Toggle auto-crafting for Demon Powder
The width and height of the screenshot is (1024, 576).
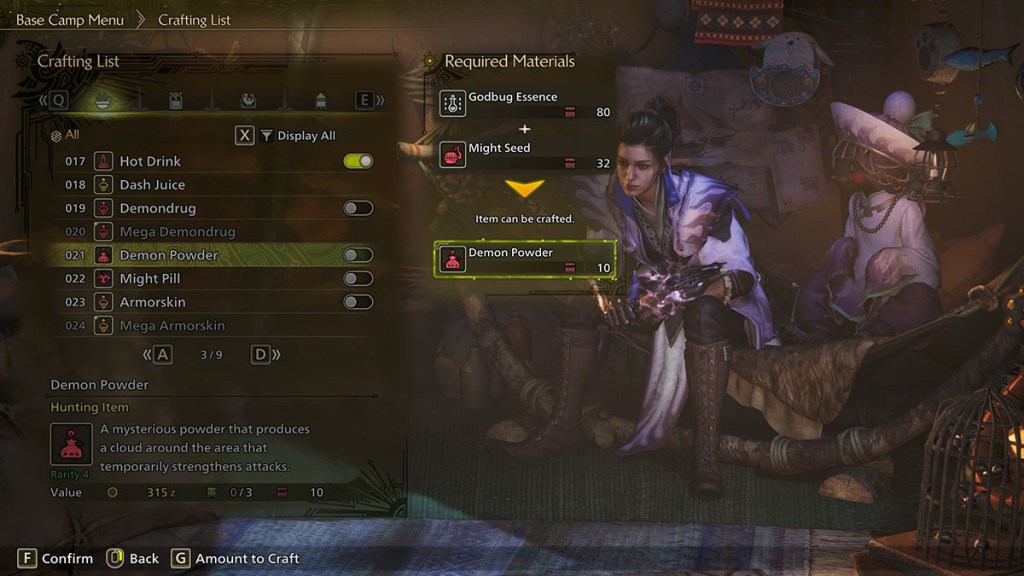click(358, 255)
